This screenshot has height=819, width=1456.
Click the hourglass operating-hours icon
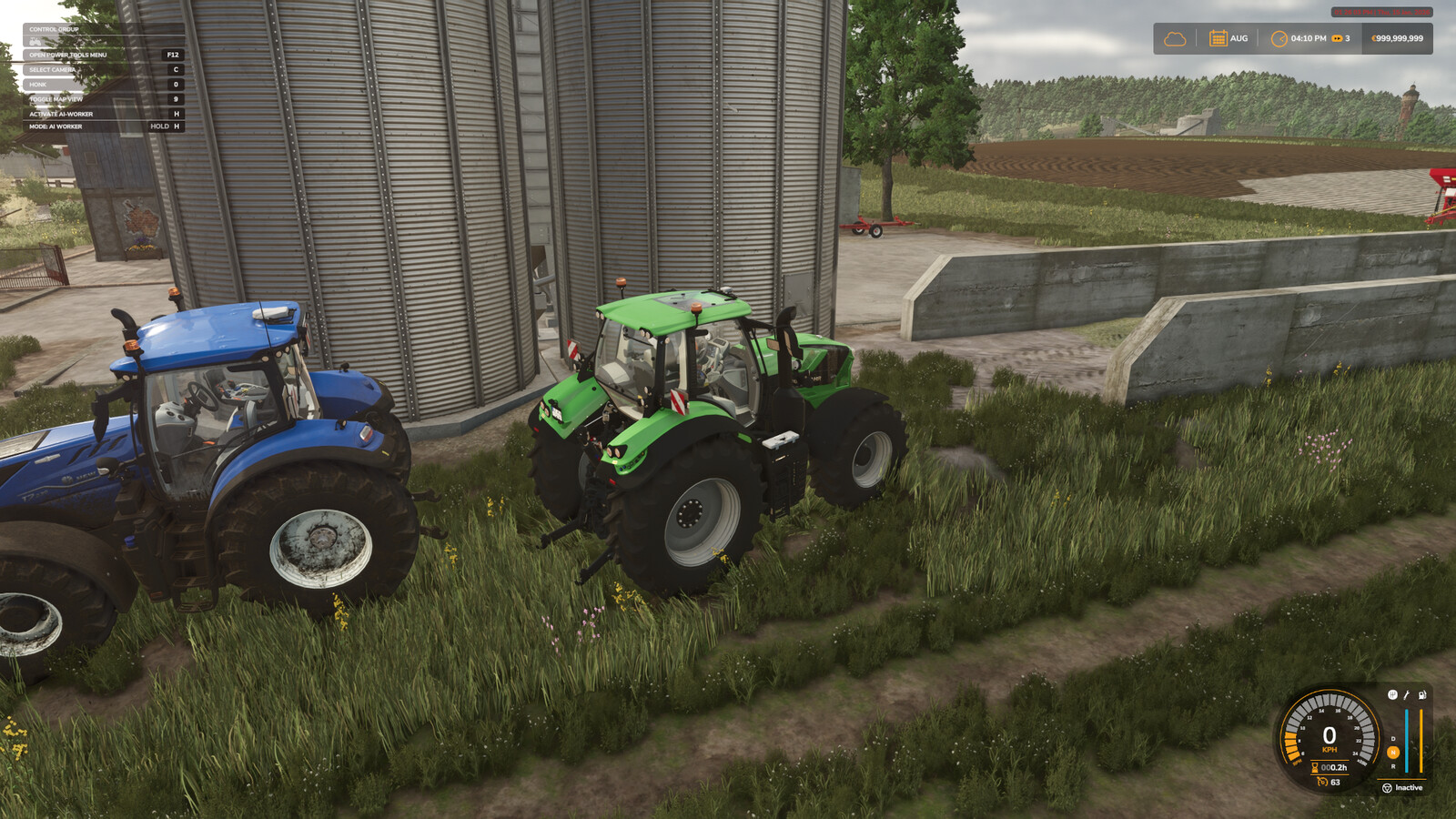[x=1314, y=767]
